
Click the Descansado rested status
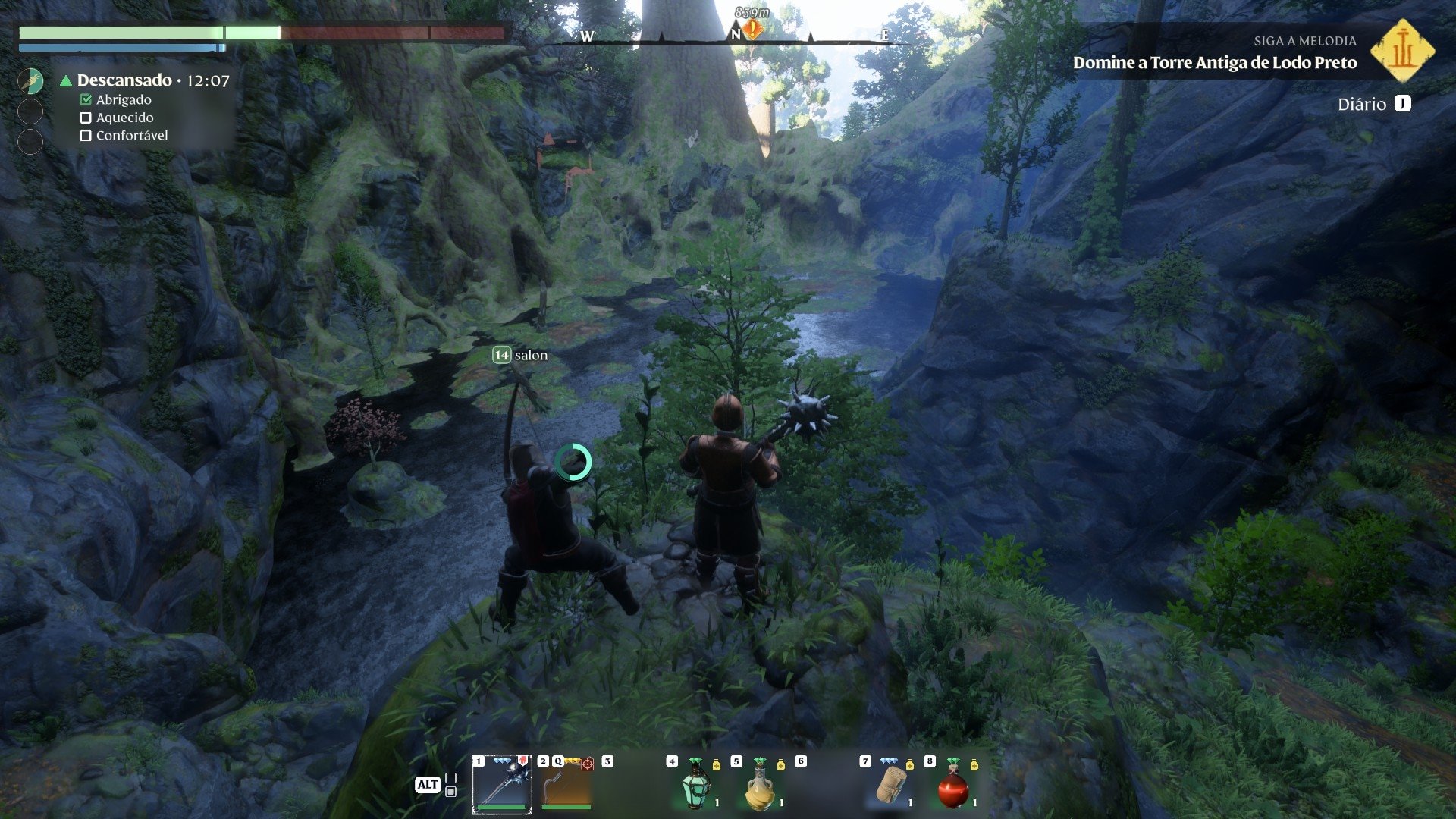pyautogui.click(x=125, y=80)
